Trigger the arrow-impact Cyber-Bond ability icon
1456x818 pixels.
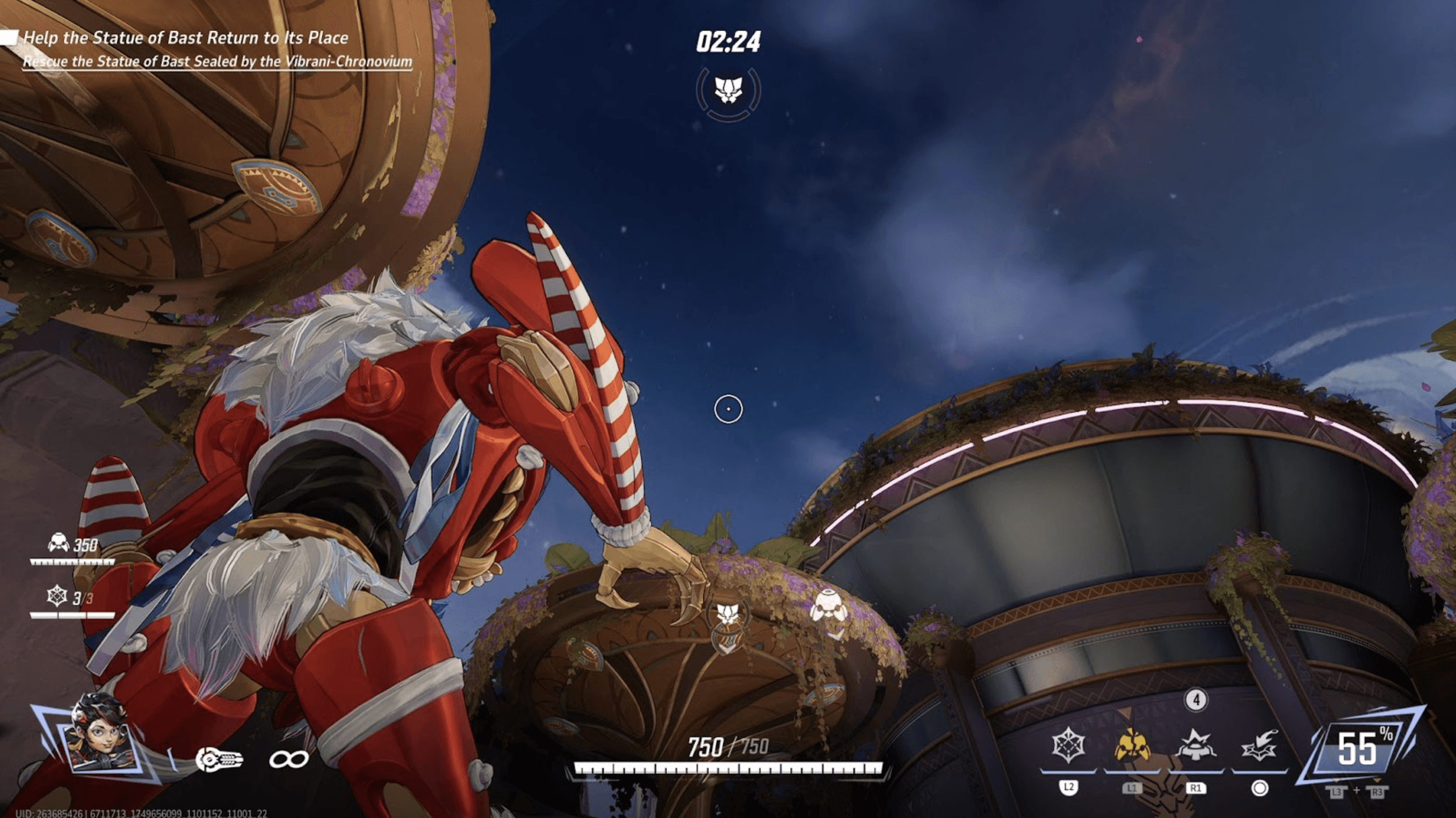pyautogui.click(x=1259, y=746)
